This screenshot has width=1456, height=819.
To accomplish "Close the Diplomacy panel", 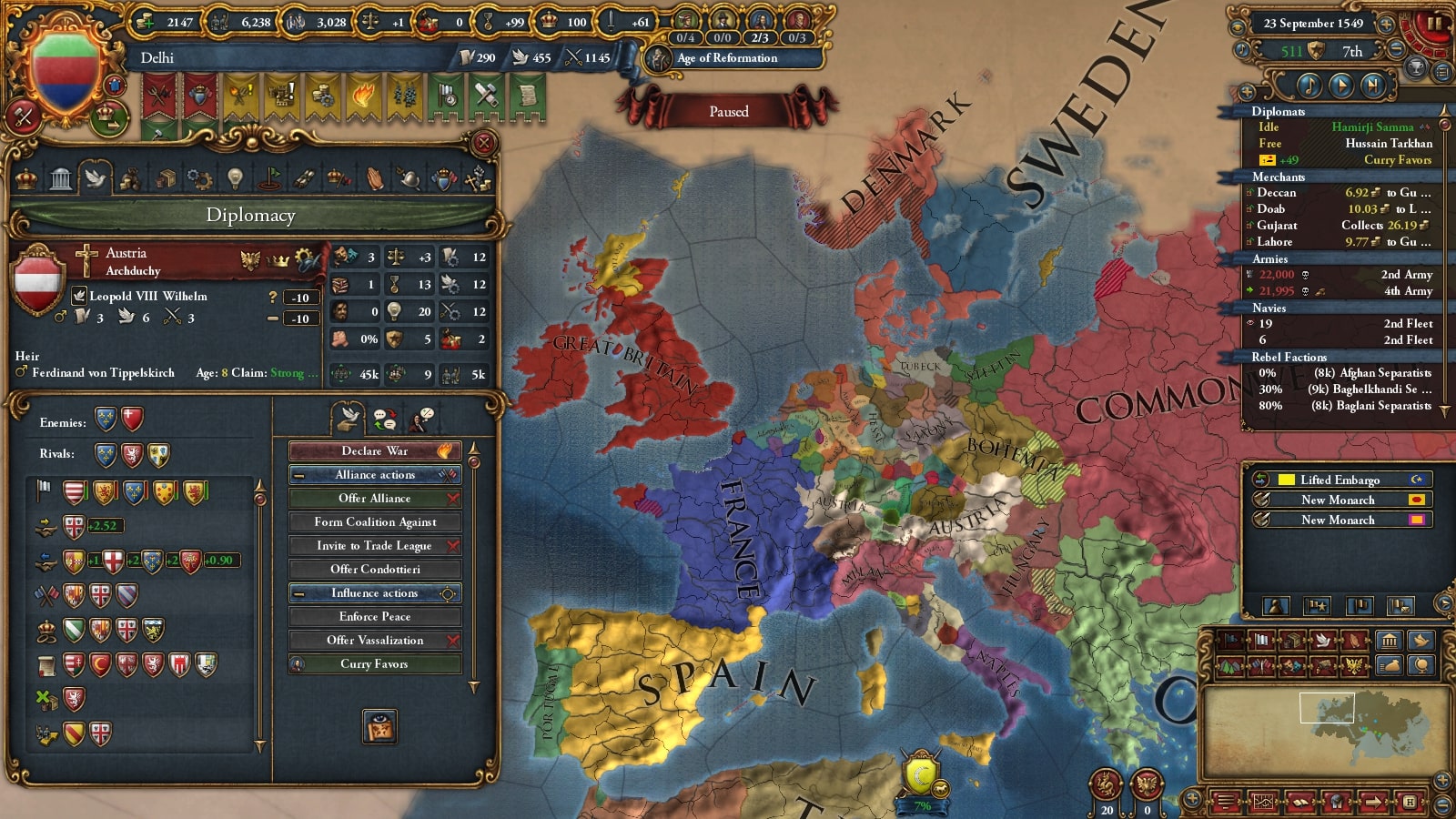I will click(484, 143).
